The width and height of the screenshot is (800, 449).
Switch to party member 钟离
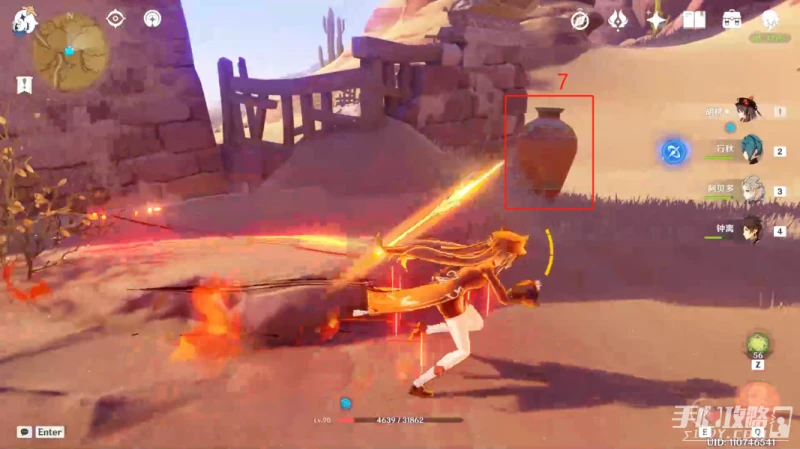[749, 229]
